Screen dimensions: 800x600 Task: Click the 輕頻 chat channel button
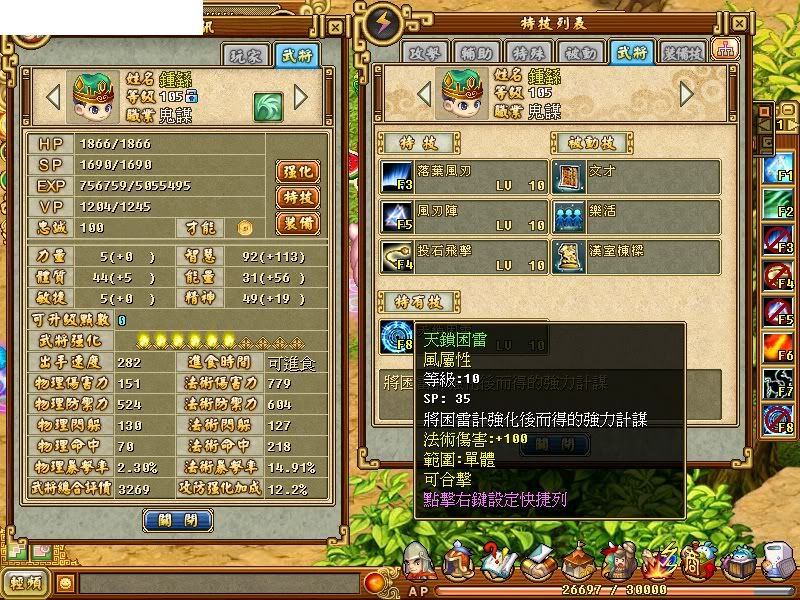click(25, 583)
